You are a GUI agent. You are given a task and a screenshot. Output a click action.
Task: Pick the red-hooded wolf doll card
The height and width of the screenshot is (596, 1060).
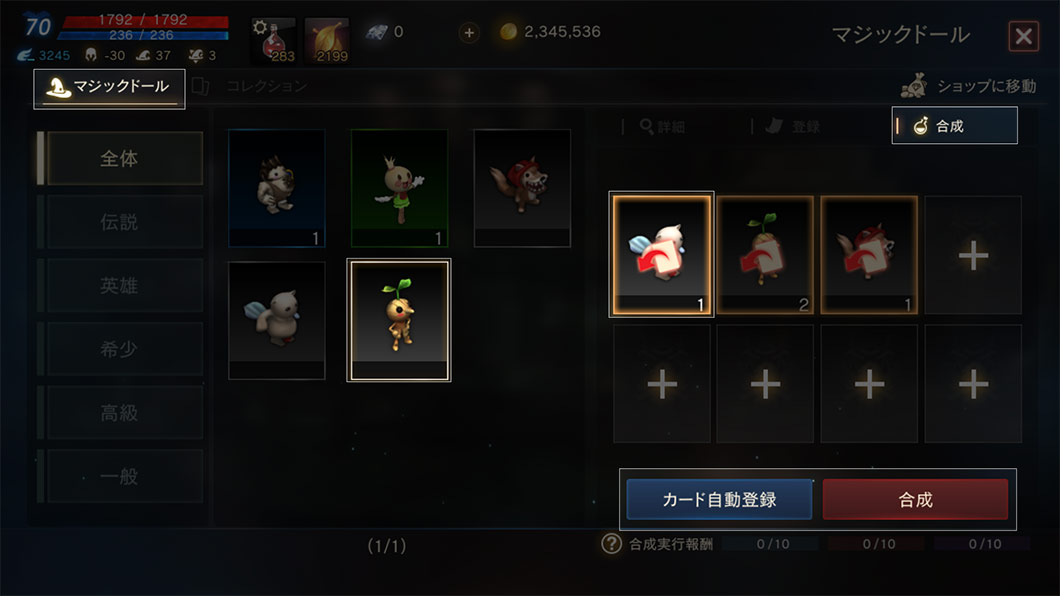pyautogui.click(x=522, y=187)
